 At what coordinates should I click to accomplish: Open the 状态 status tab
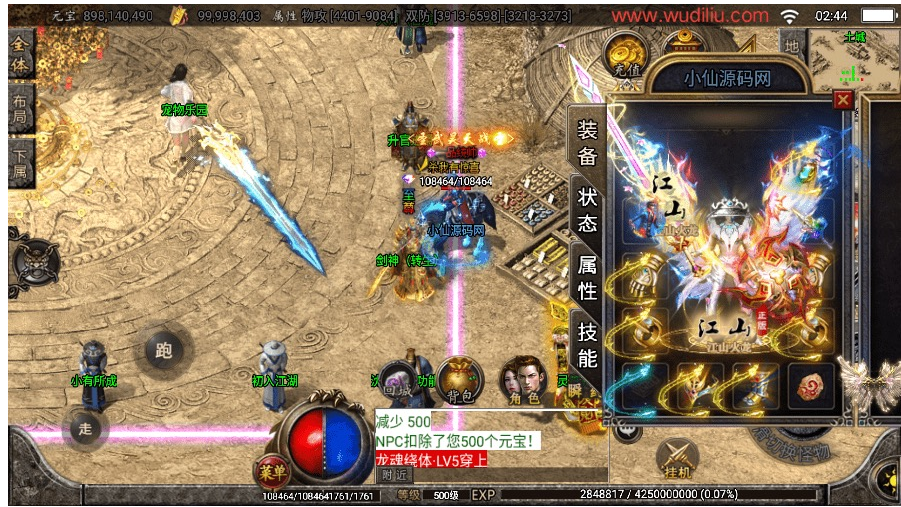click(588, 208)
